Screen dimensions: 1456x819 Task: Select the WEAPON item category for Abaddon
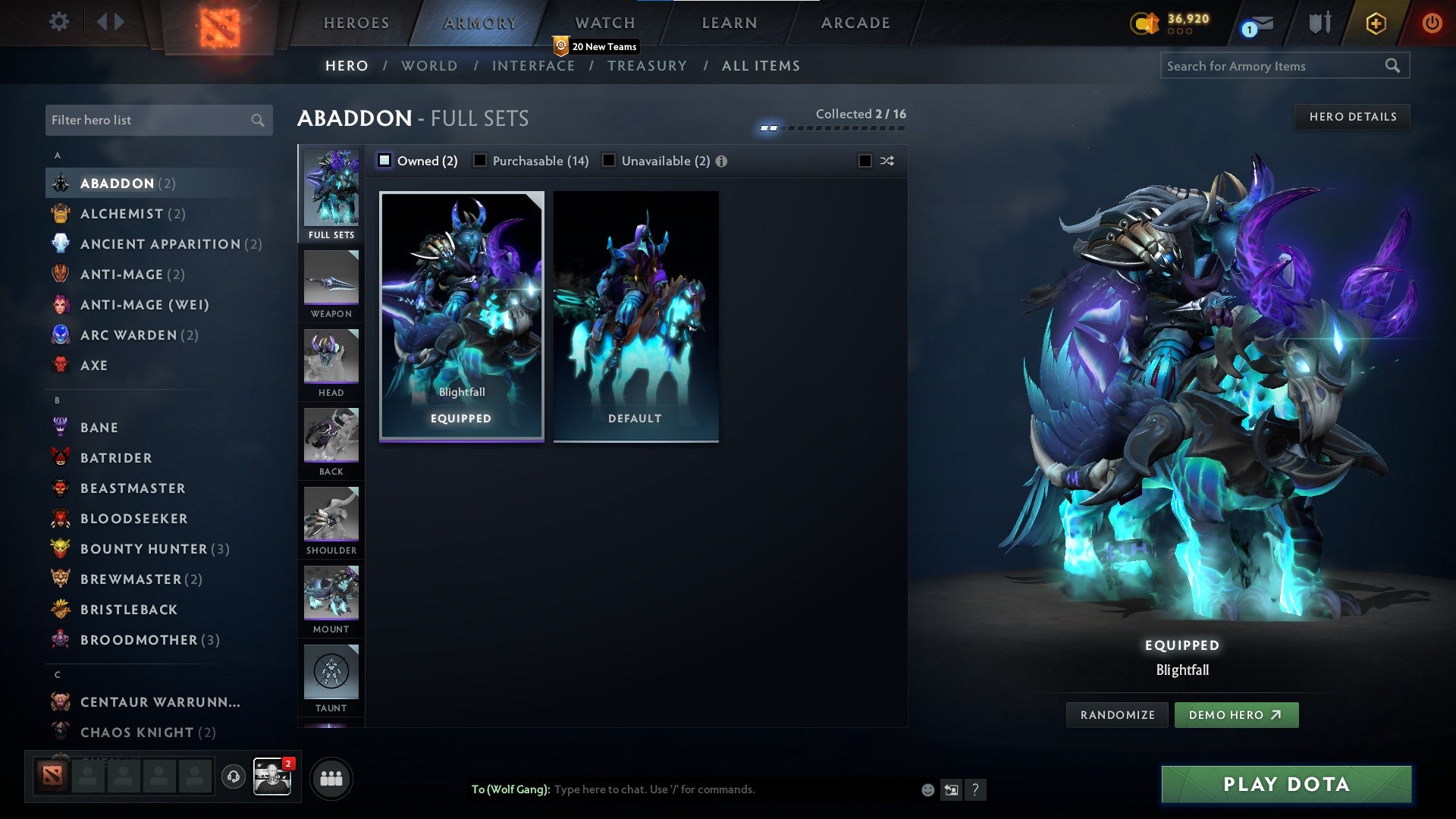tap(331, 284)
